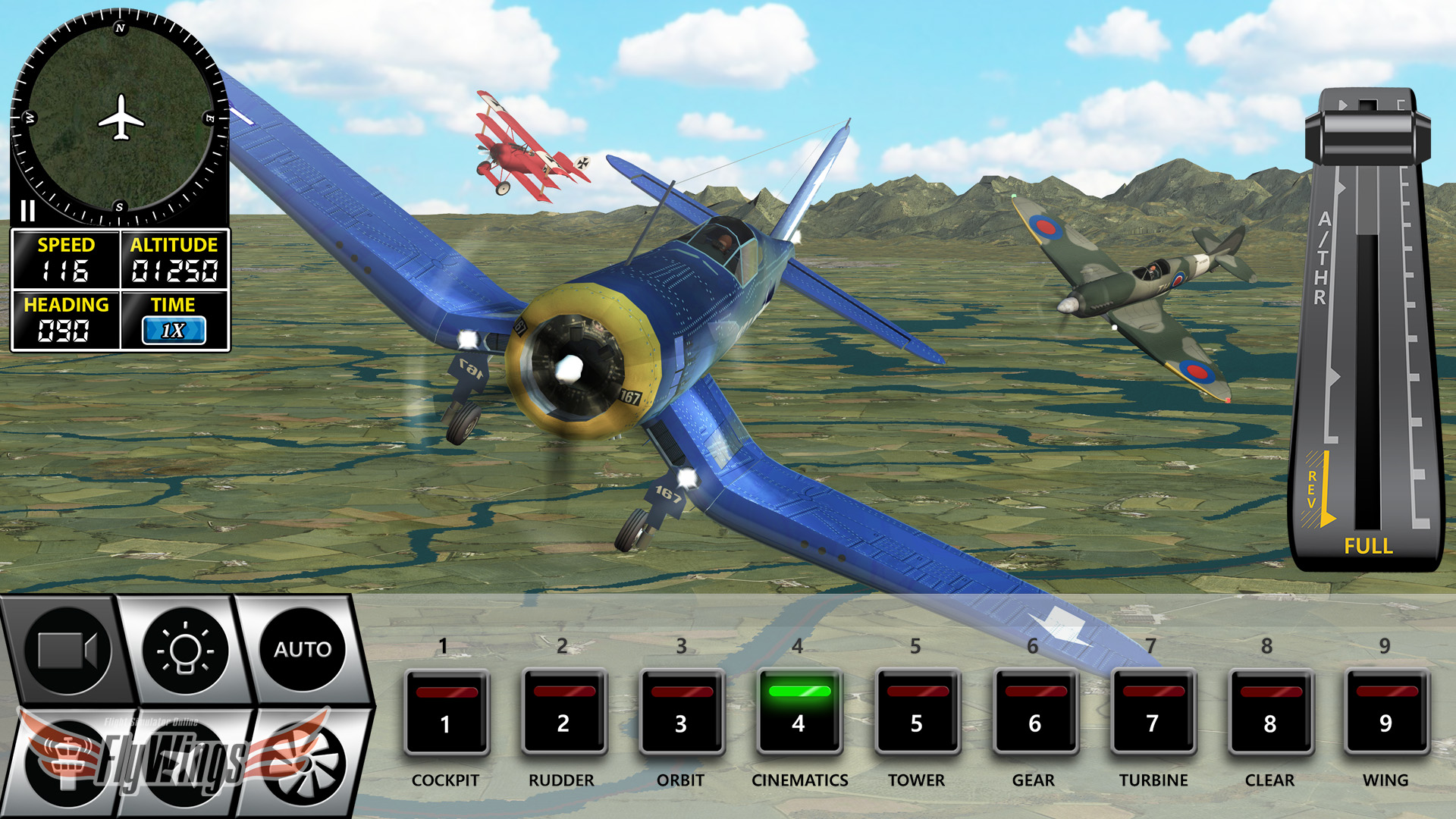Screen dimensions: 1456x819
Task: Start recording with the camera icon
Action: pyautogui.click(x=68, y=648)
